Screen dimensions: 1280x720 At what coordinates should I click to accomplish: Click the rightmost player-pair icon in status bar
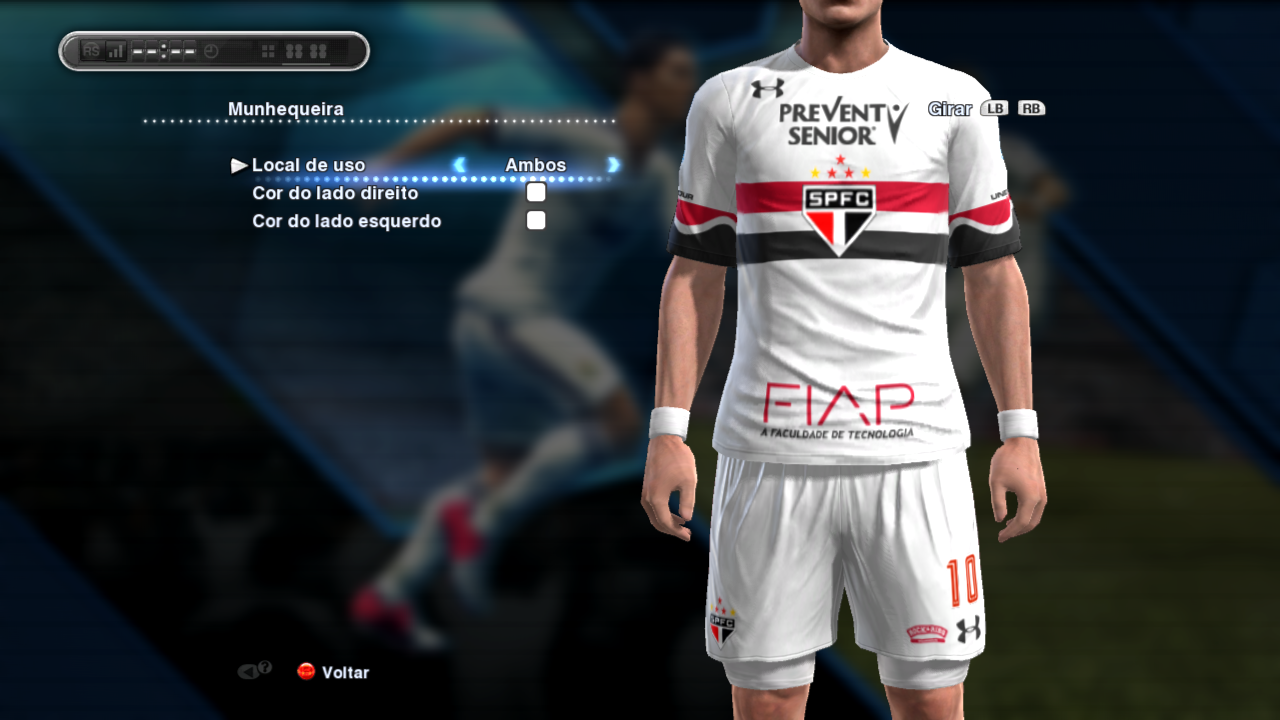[320, 50]
